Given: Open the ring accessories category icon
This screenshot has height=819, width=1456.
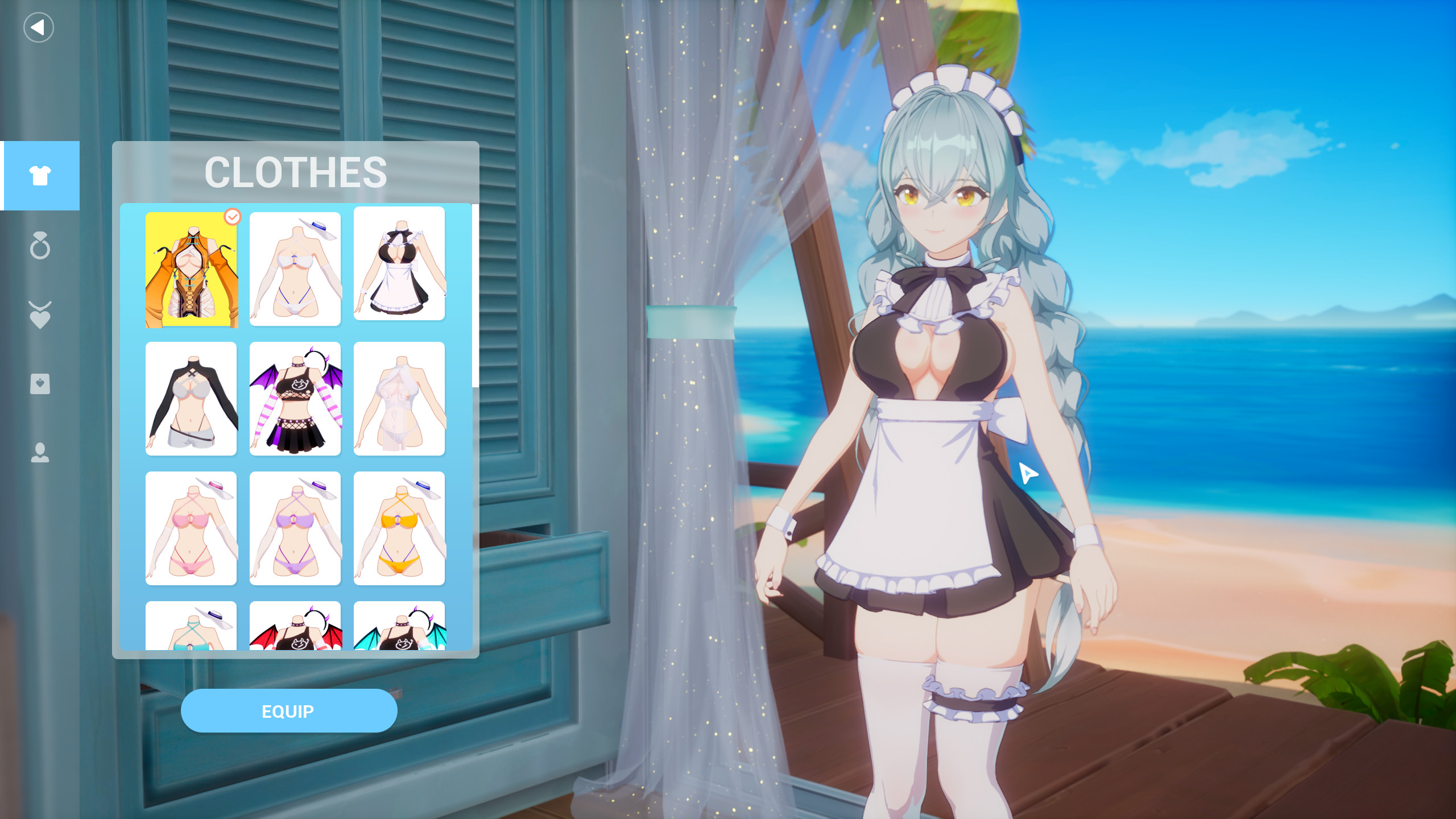Looking at the screenshot, I should pyautogui.click(x=40, y=247).
